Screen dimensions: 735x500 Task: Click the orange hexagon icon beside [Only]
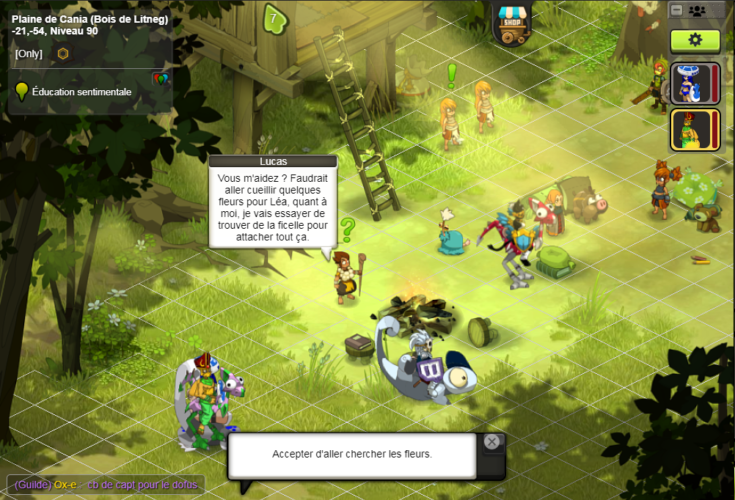63,53
